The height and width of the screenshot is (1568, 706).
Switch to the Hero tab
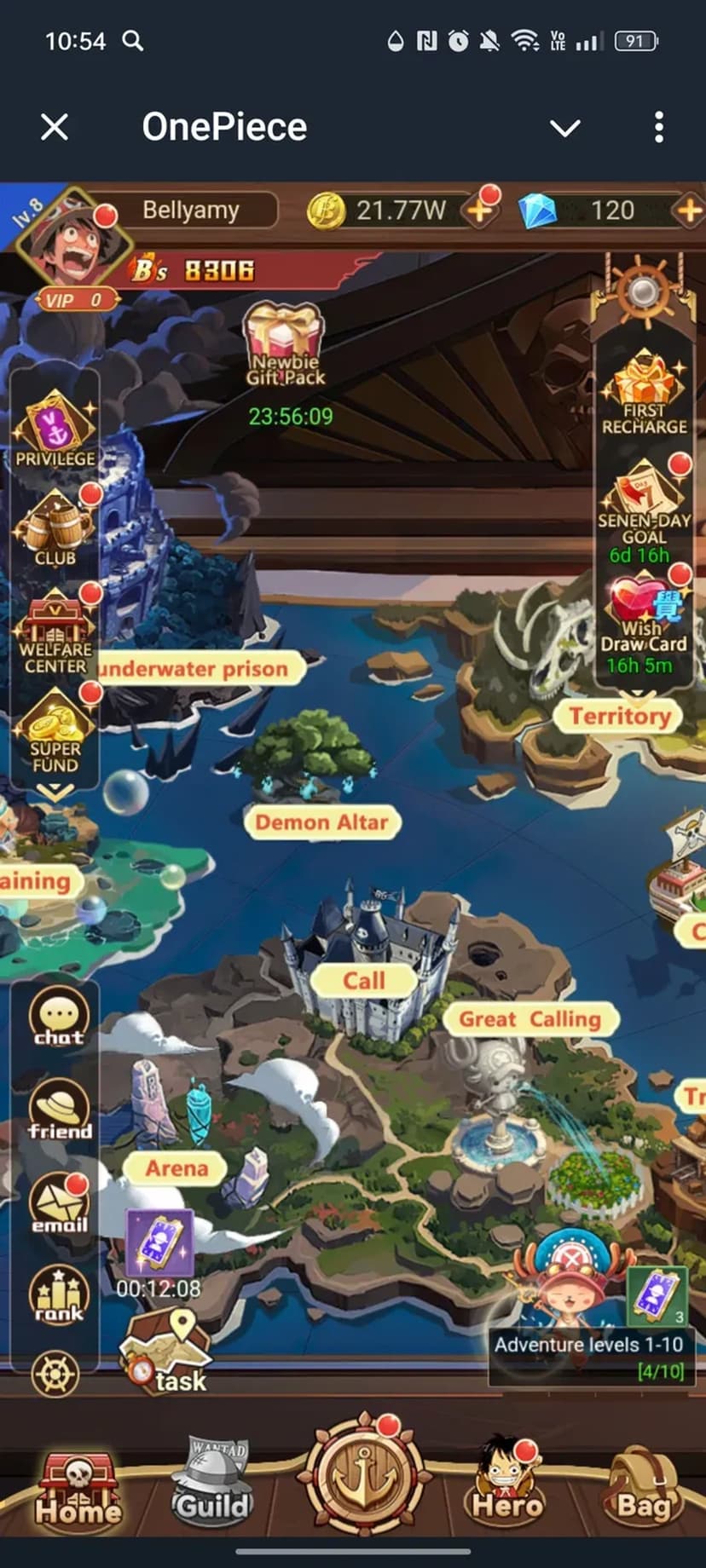[507, 1482]
